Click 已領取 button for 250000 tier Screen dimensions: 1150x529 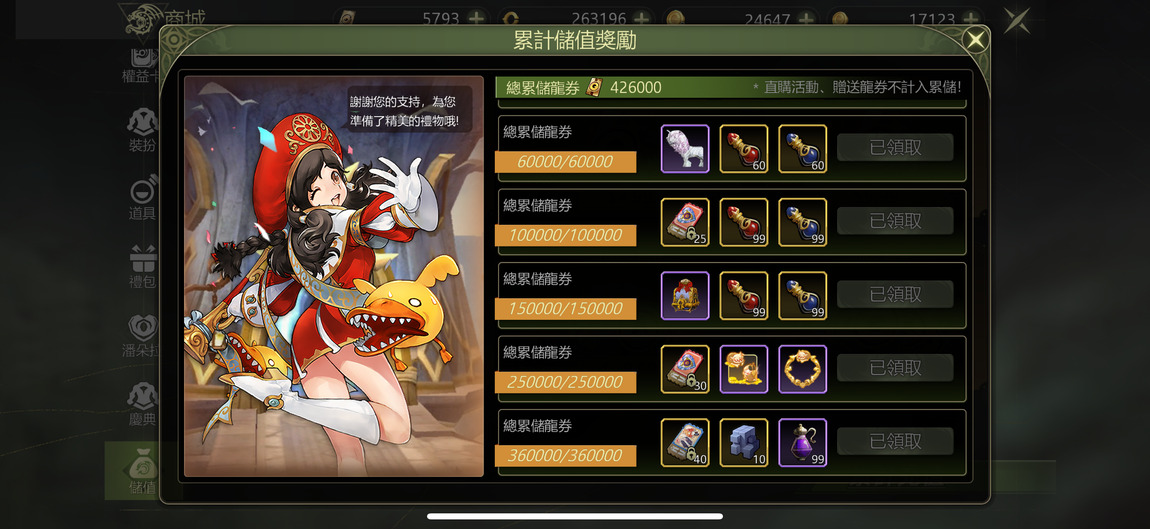click(895, 368)
